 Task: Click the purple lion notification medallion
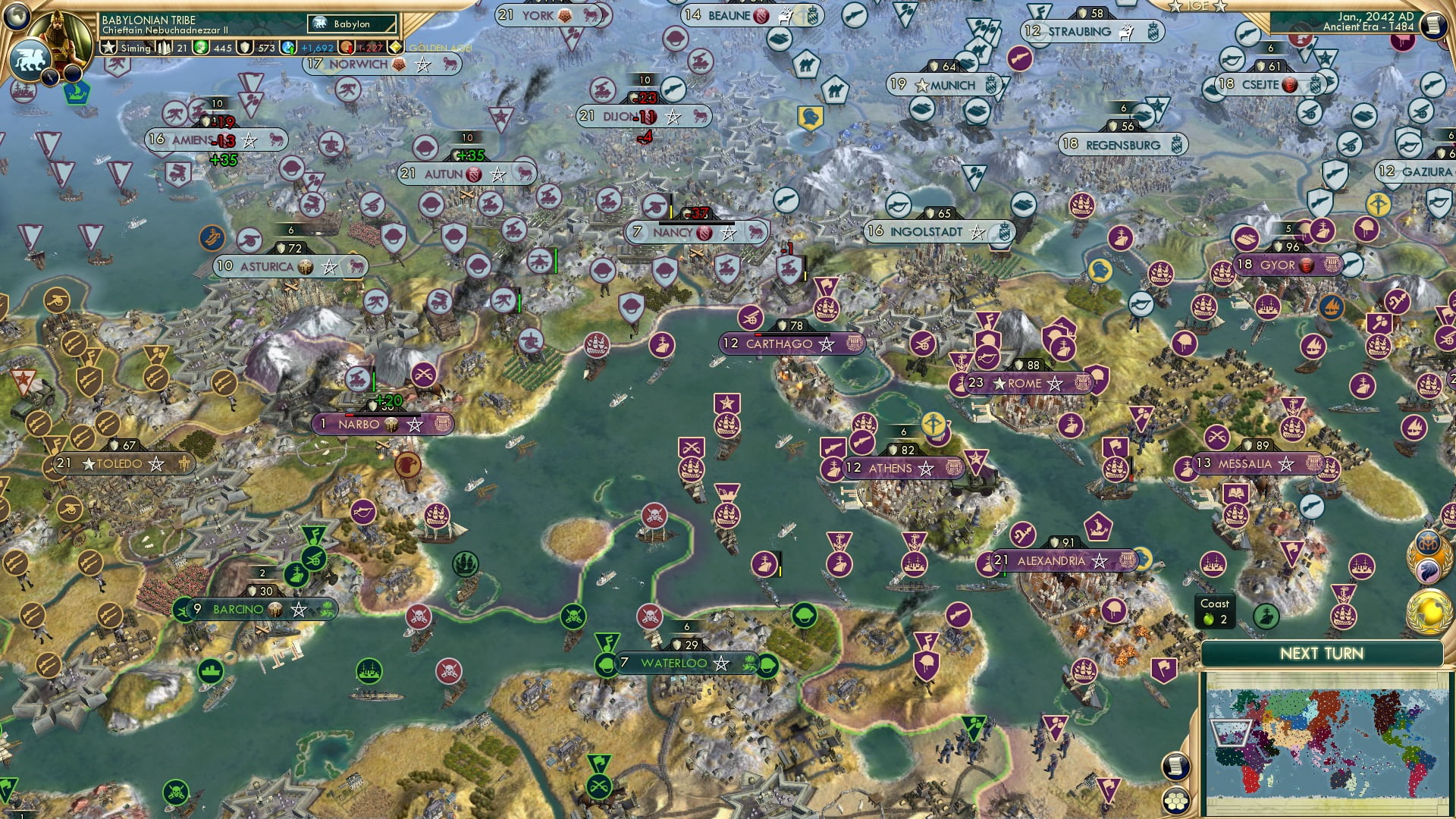(1428, 570)
